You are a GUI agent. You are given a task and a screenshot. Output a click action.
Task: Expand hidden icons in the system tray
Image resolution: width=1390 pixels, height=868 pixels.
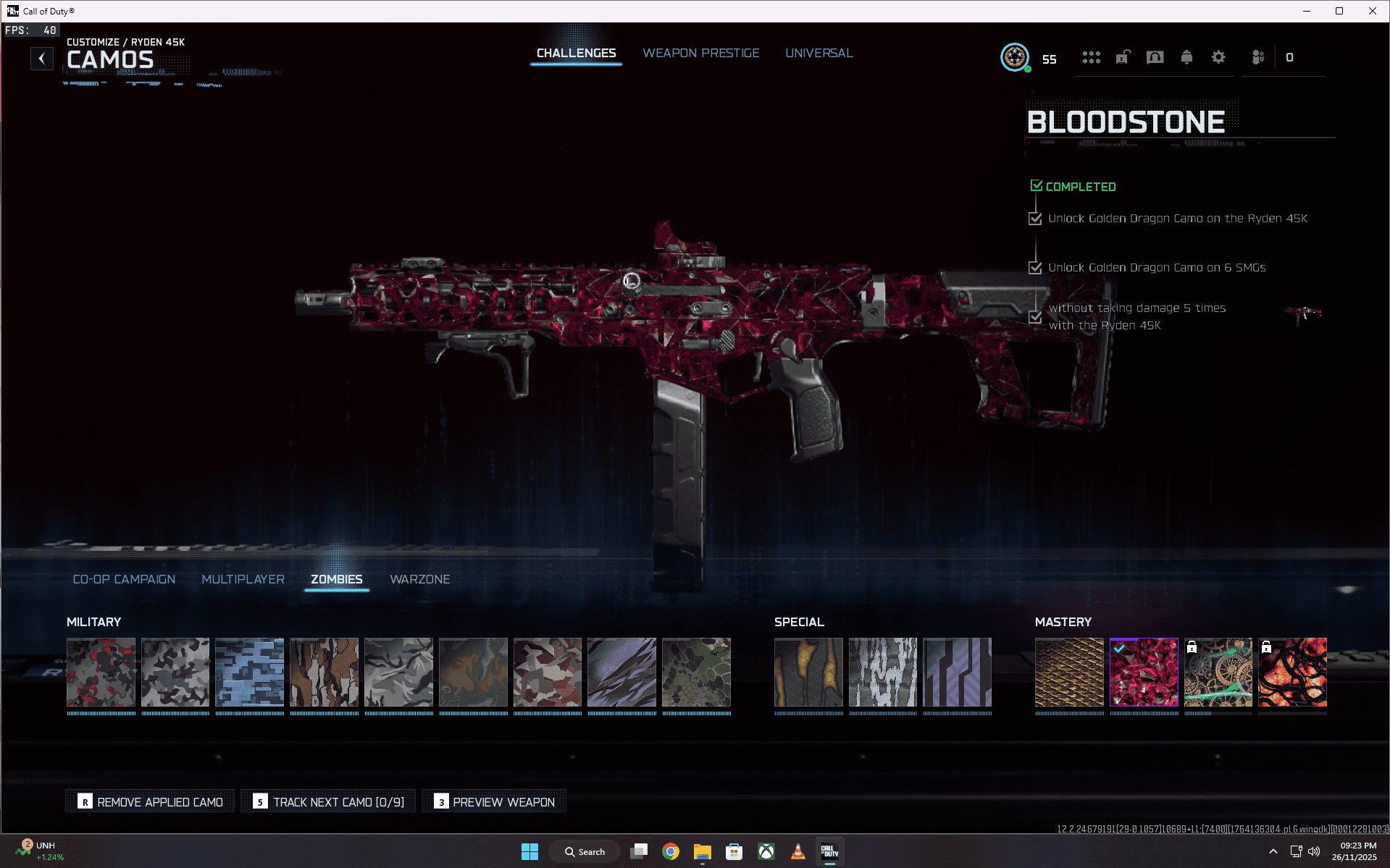(1272, 851)
